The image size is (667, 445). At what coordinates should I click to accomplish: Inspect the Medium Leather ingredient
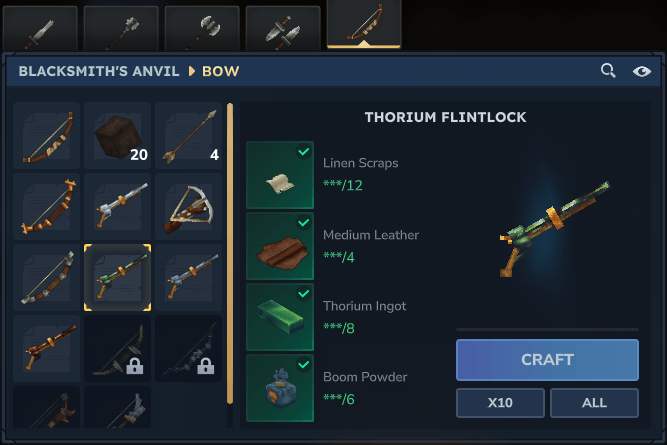click(x=280, y=246)
